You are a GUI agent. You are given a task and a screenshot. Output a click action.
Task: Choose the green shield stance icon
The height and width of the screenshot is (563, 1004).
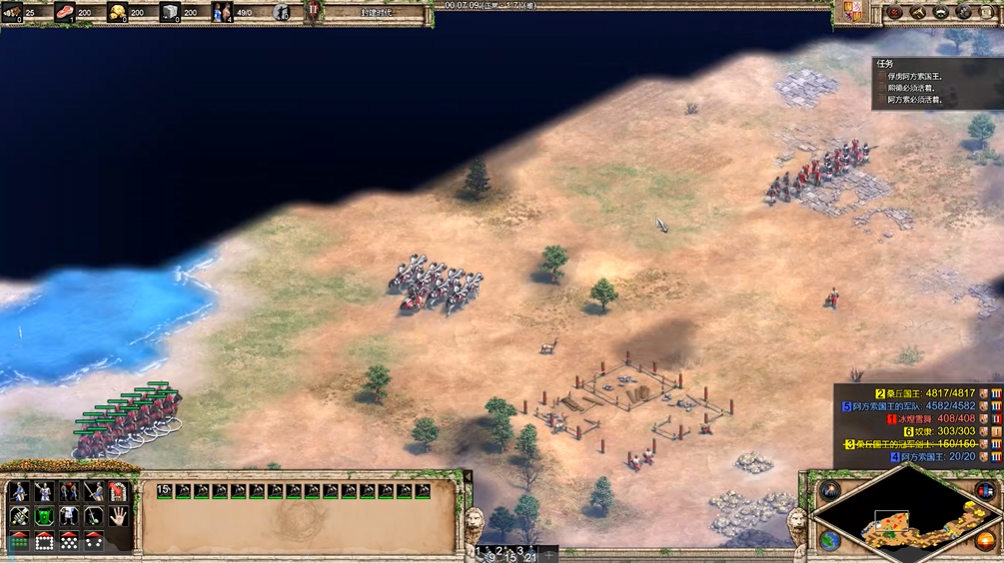coord(44,516)
